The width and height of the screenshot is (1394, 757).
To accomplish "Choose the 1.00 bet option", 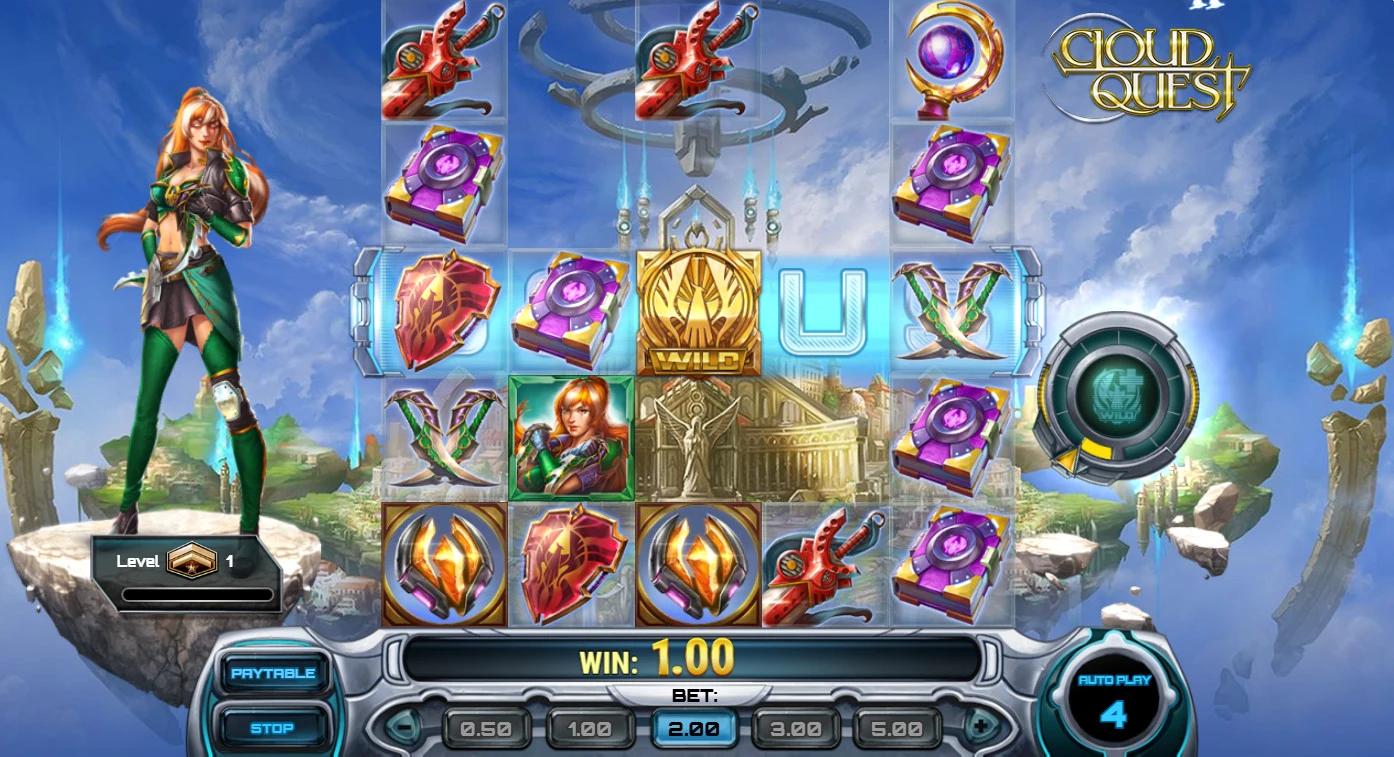I will point(590,729).
